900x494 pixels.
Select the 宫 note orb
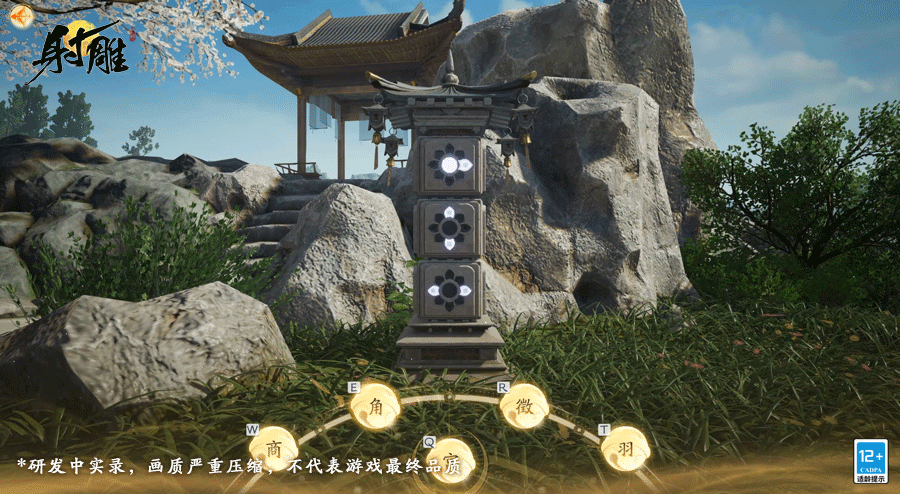[x=451, y=460]
